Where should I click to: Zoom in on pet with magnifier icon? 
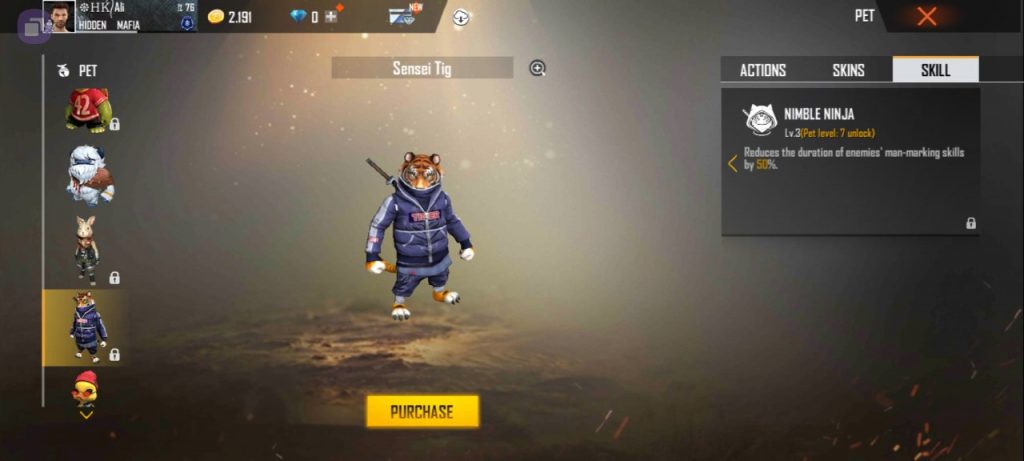pos(538,68)
